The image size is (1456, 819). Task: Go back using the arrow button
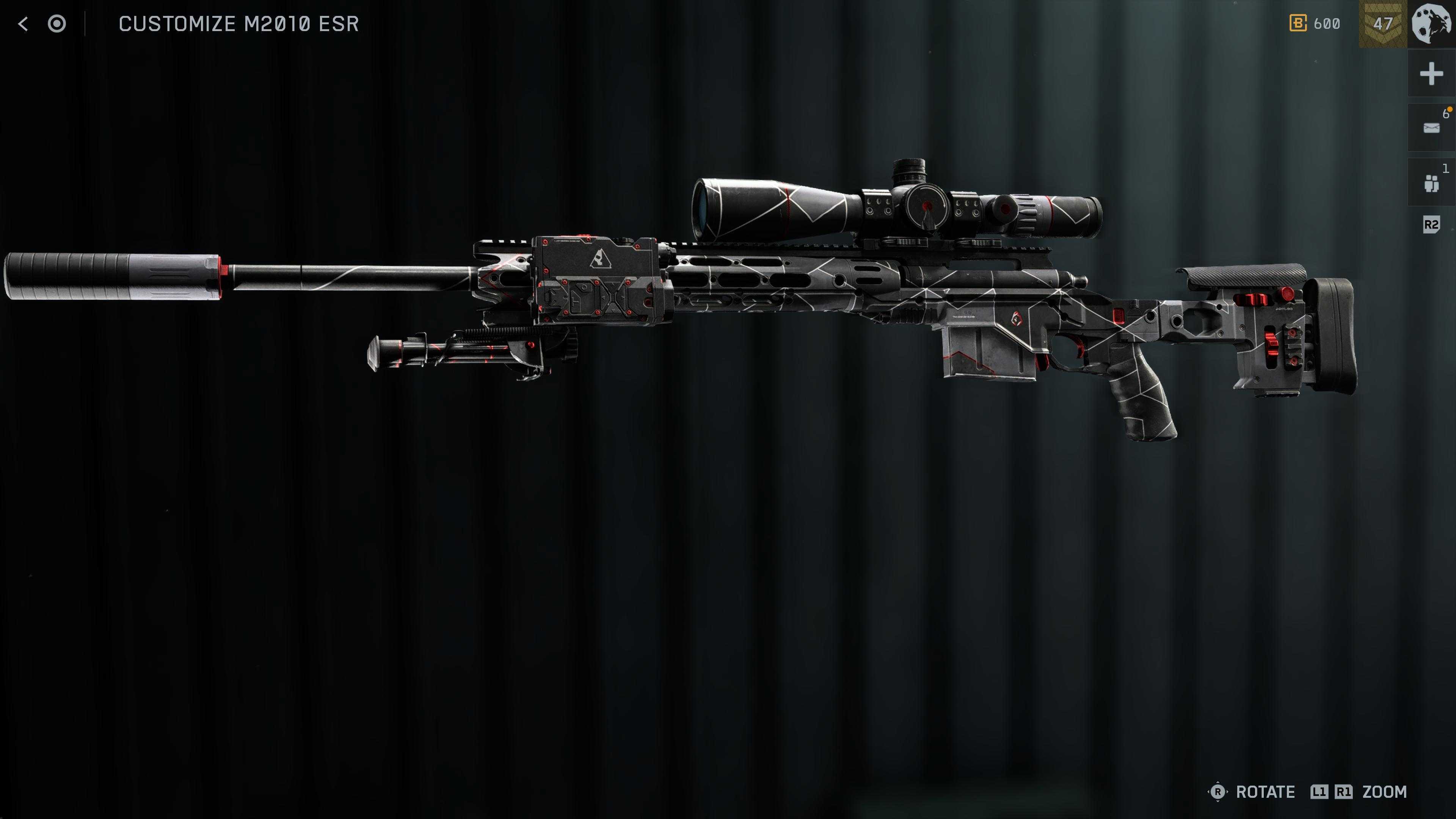tap(23, 24)
